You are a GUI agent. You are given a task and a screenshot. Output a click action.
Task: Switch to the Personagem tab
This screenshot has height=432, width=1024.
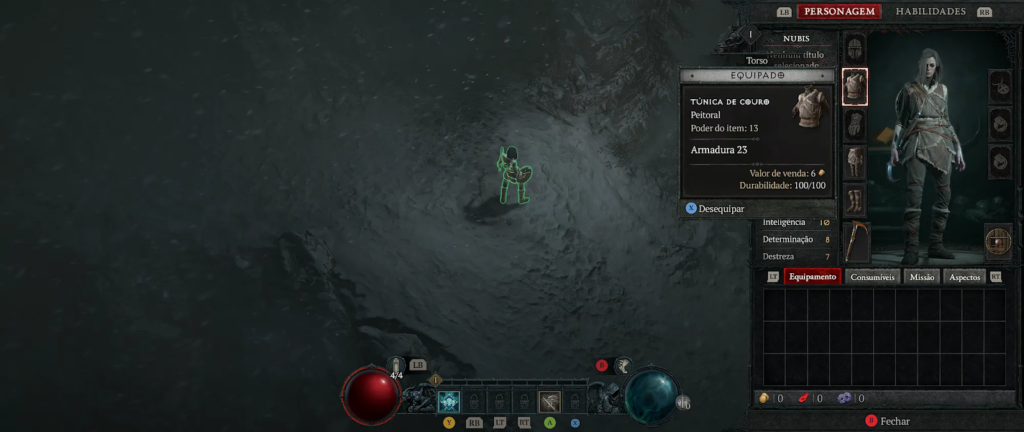(x=839, y=12)
